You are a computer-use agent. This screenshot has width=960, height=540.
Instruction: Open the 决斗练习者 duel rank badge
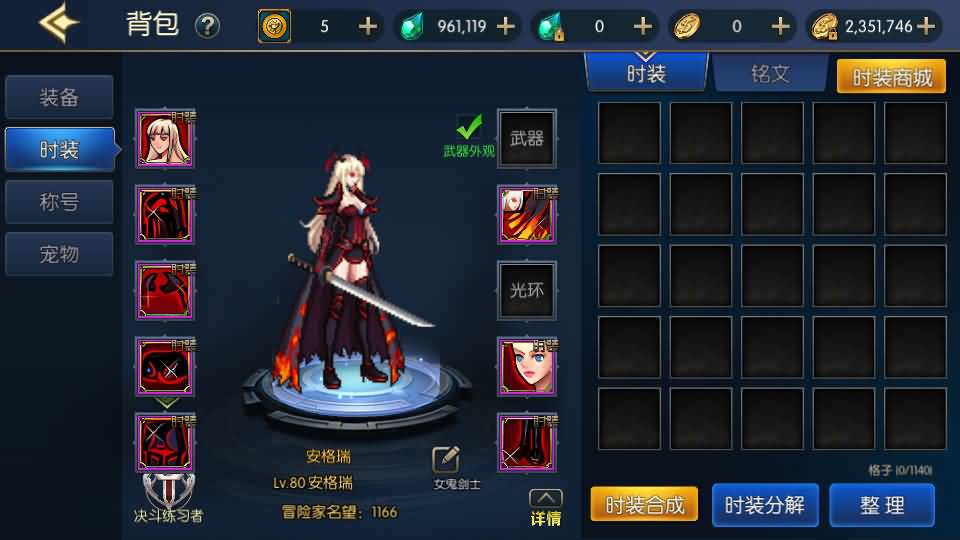(x=168, y=495)
